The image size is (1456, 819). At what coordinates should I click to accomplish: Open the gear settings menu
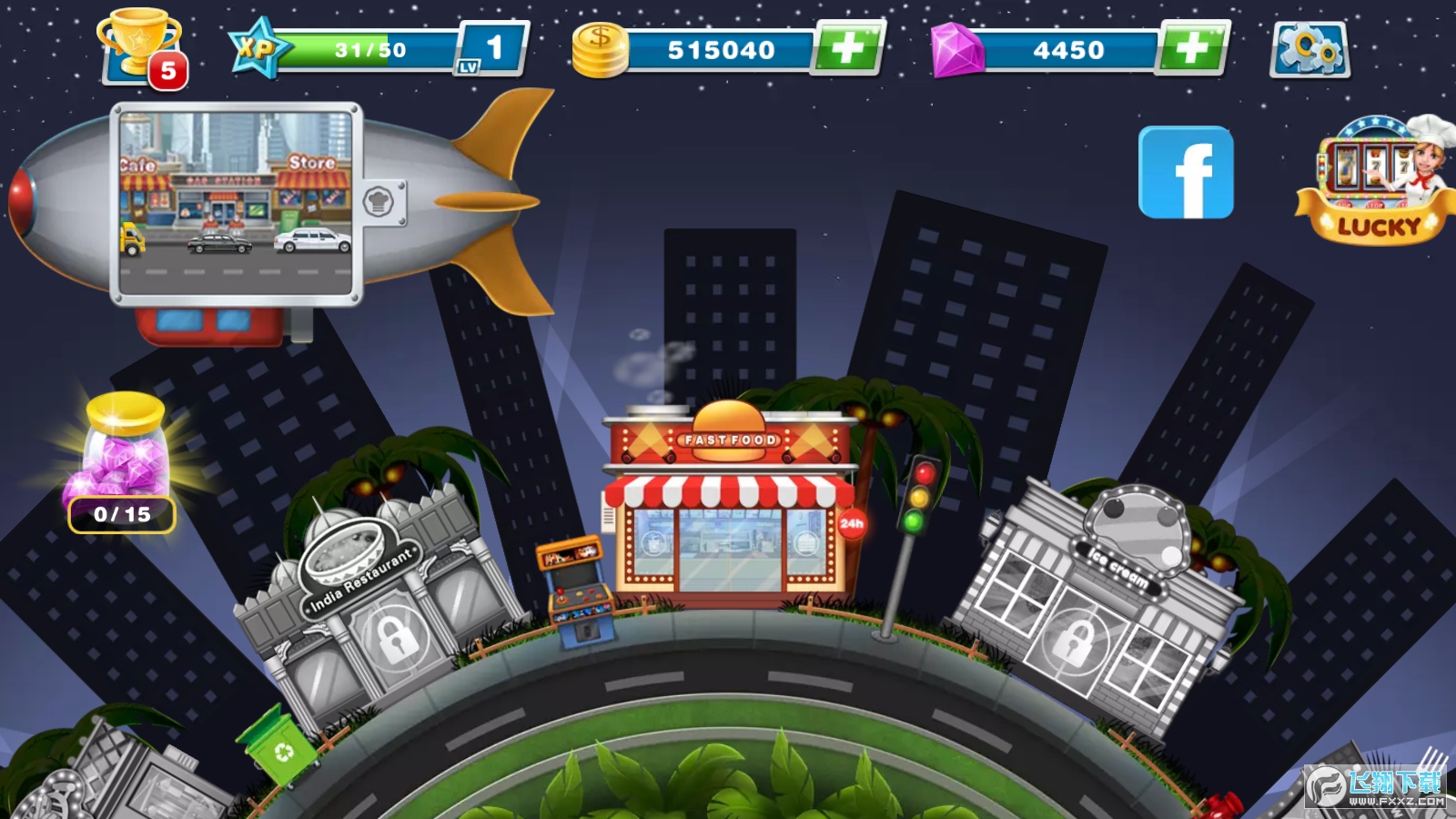1309,49
